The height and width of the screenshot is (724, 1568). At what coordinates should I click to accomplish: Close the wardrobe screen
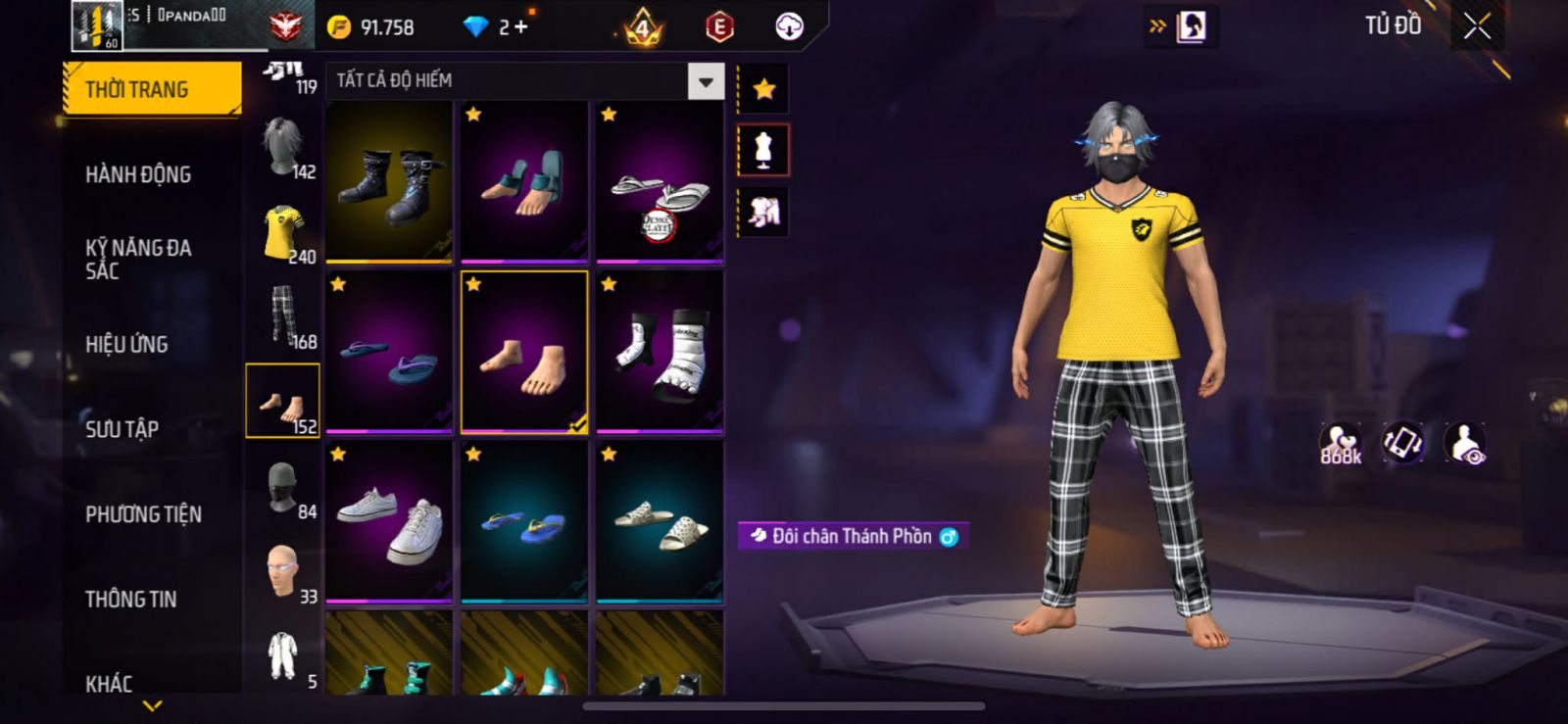click(1477, 27)
